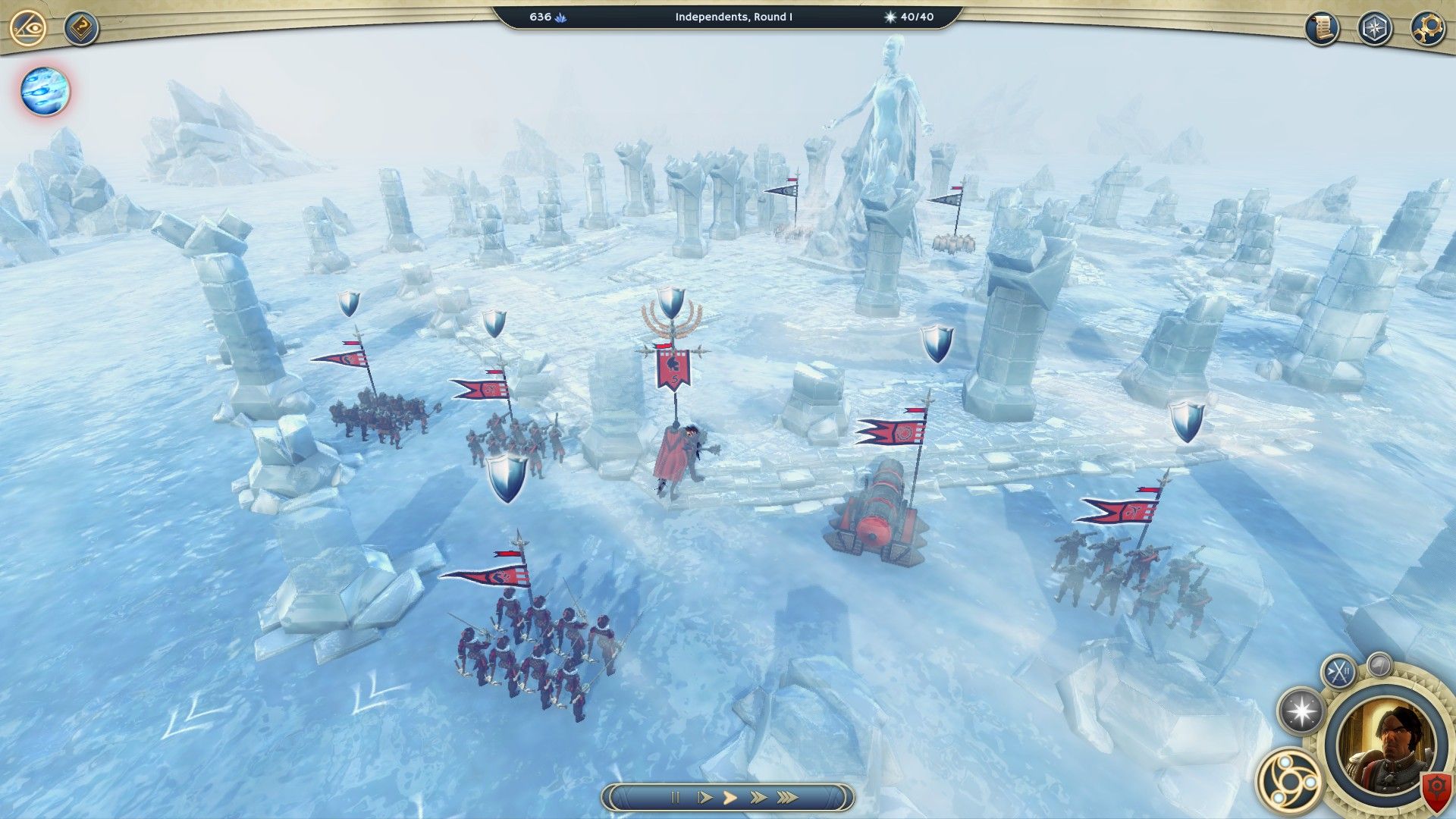Choose the triple-arrow fastest speed

(x=788, y=797)
